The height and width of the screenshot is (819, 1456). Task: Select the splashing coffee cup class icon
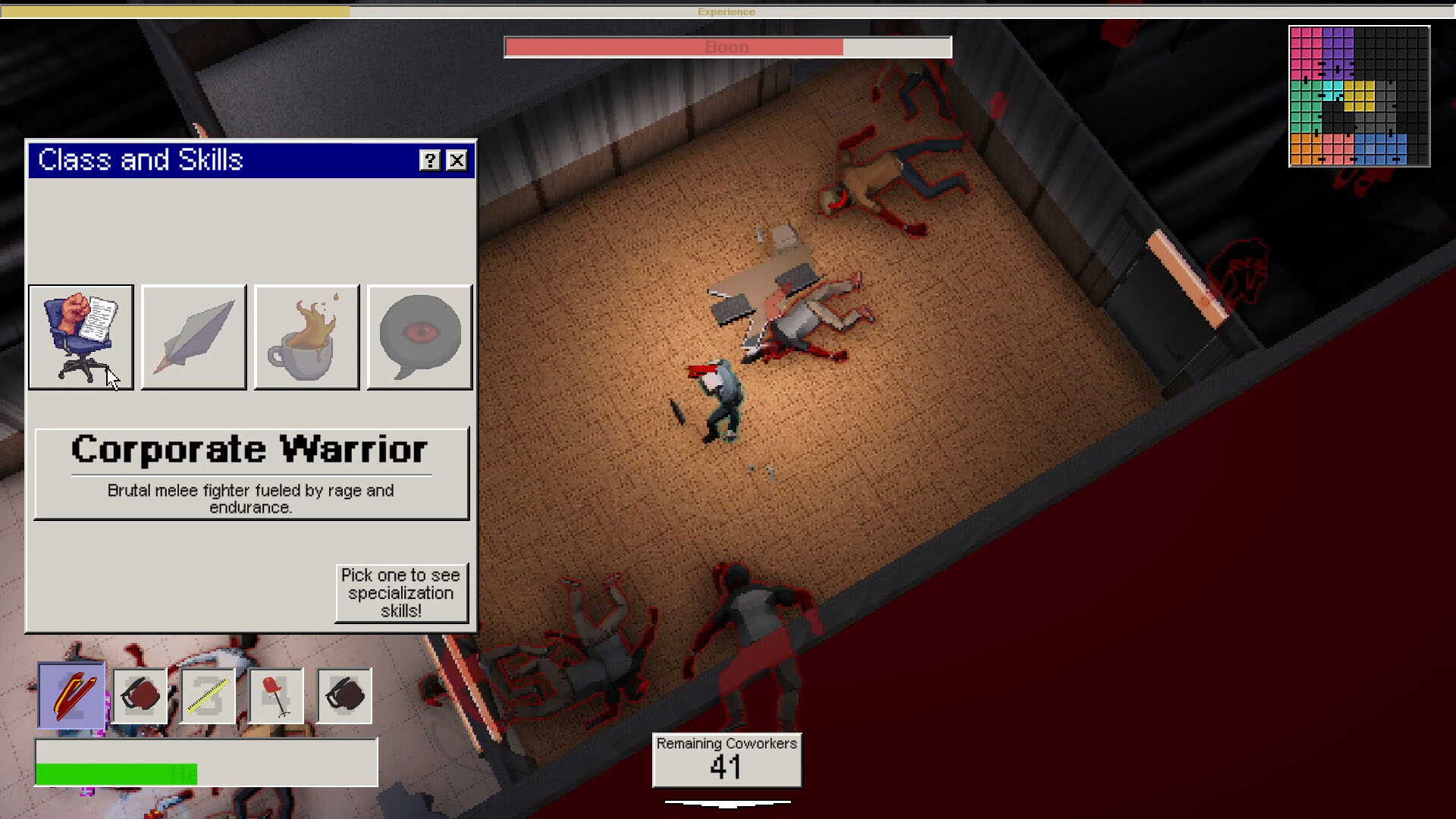[x=306, y=337]
